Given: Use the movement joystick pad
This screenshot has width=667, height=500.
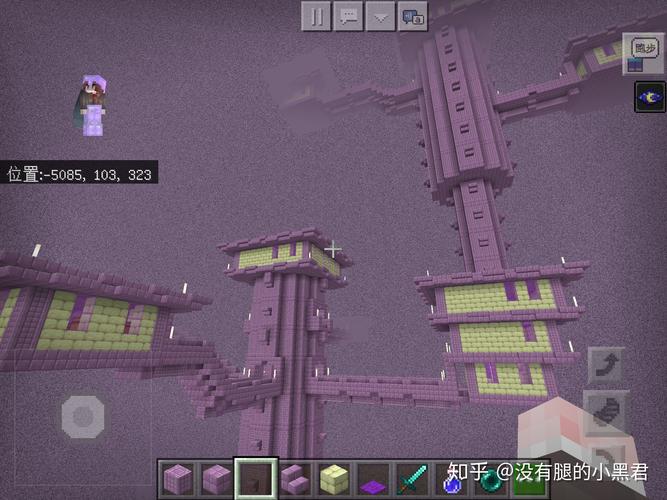Looking at the screenshot, I should (83, 415).
